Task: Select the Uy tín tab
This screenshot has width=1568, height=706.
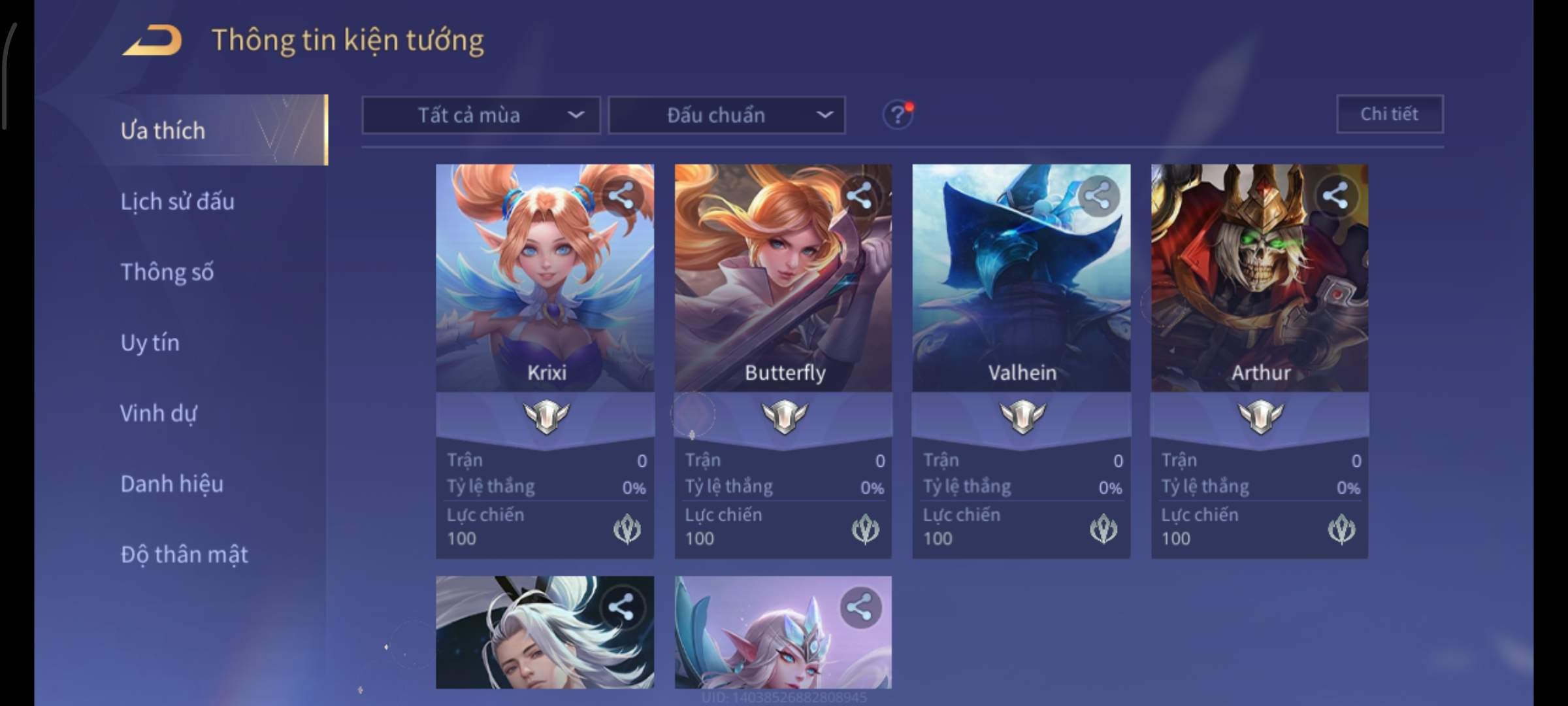Action: click(150, 343)
